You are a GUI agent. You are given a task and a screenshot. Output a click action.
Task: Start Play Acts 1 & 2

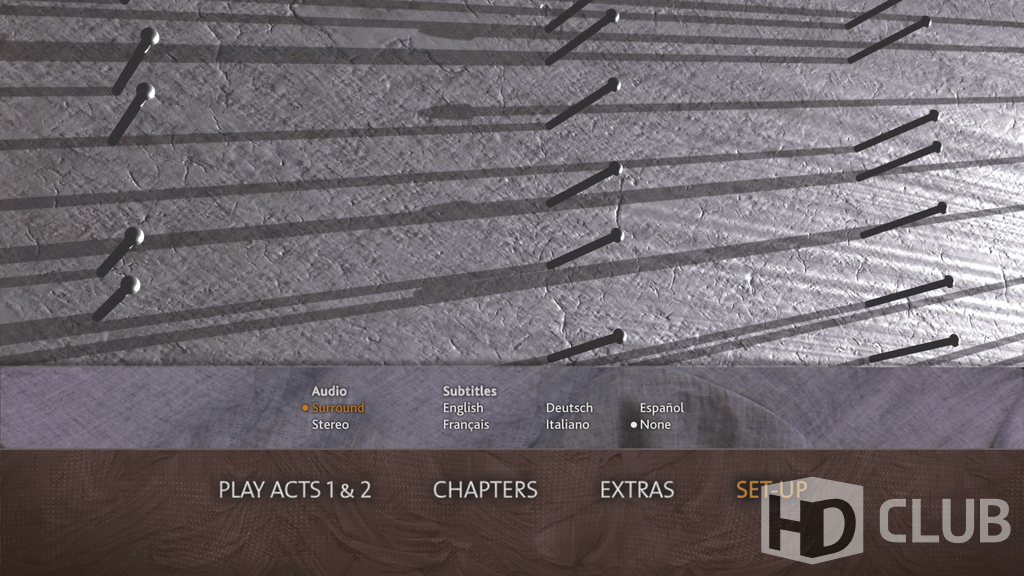295,490
